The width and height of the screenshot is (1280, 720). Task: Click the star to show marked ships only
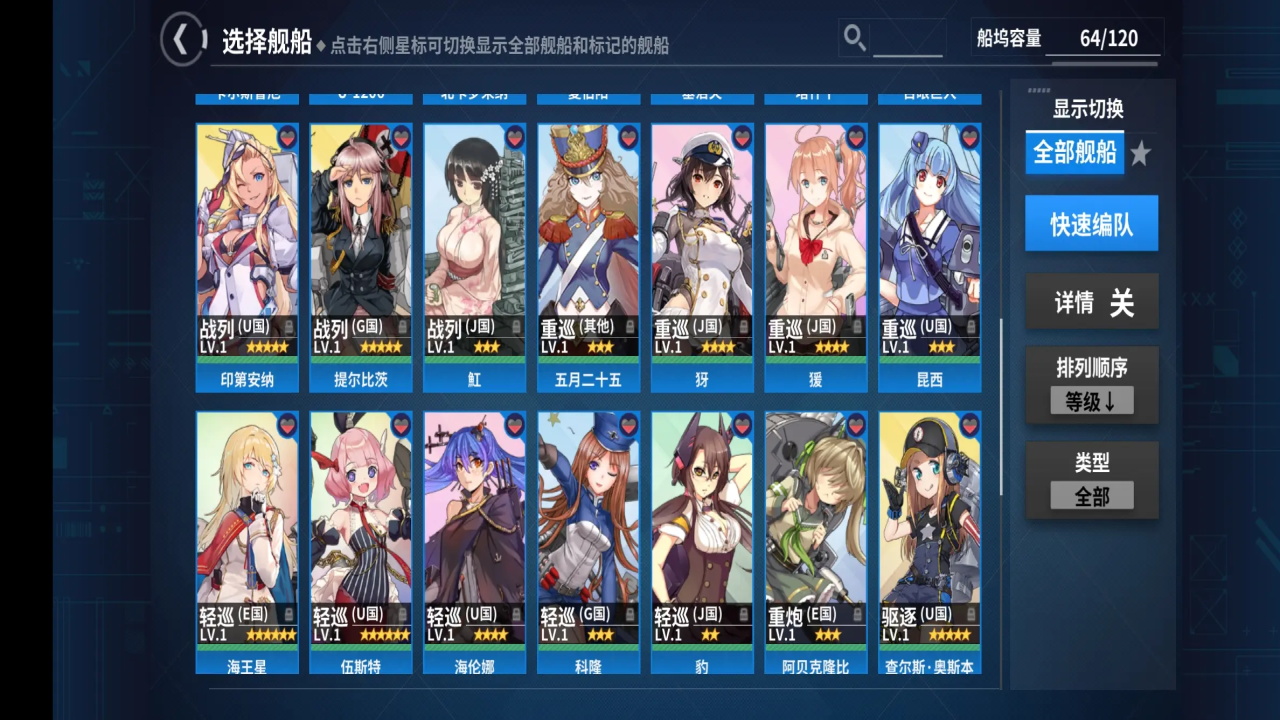1141,152
